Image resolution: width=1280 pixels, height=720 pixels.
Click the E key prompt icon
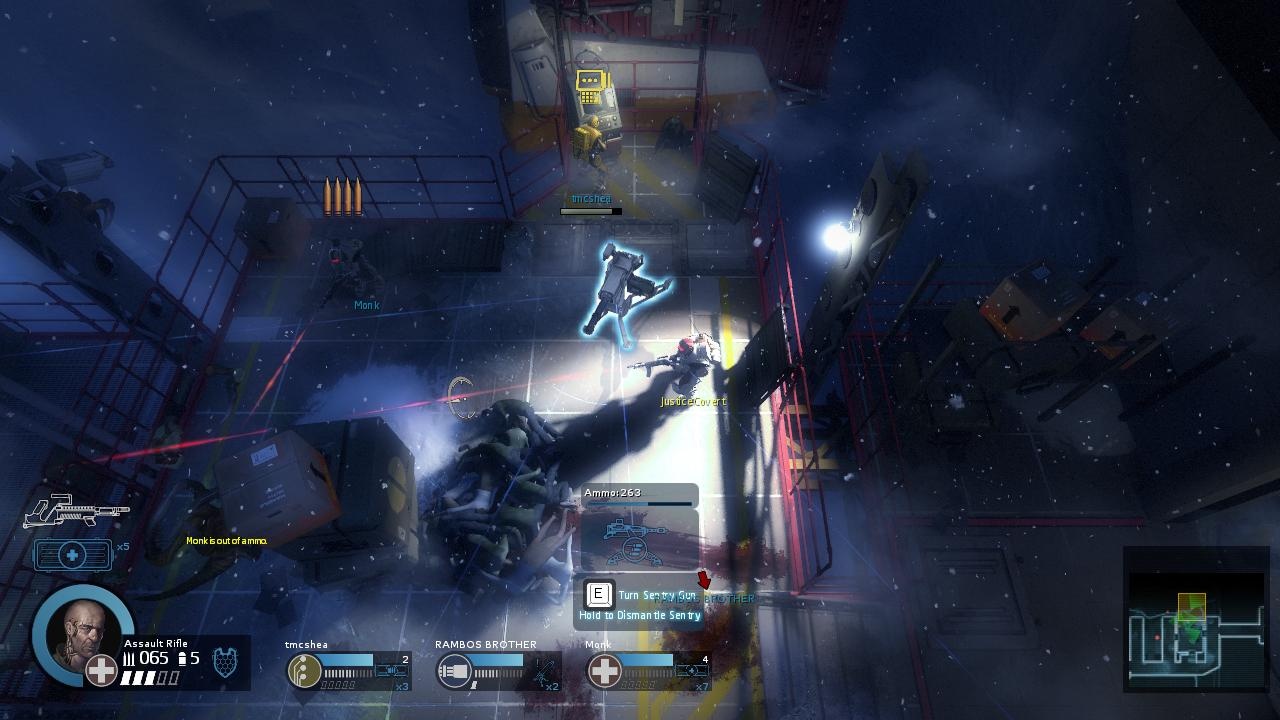[597, 596]
